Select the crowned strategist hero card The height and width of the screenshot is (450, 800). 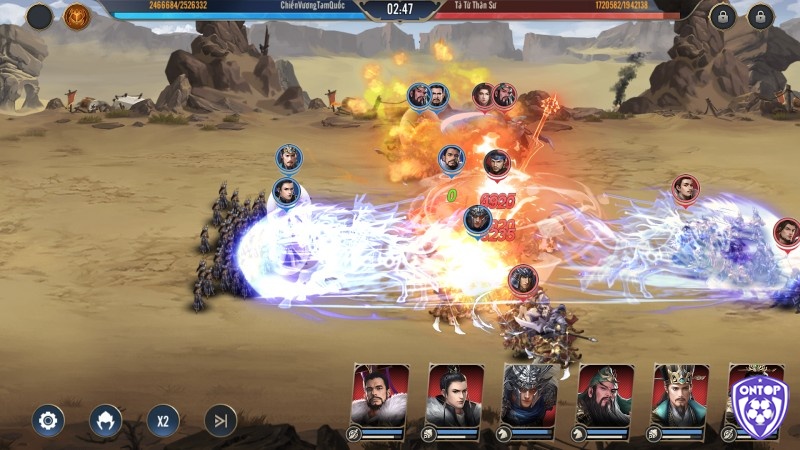tap(680, 395)
